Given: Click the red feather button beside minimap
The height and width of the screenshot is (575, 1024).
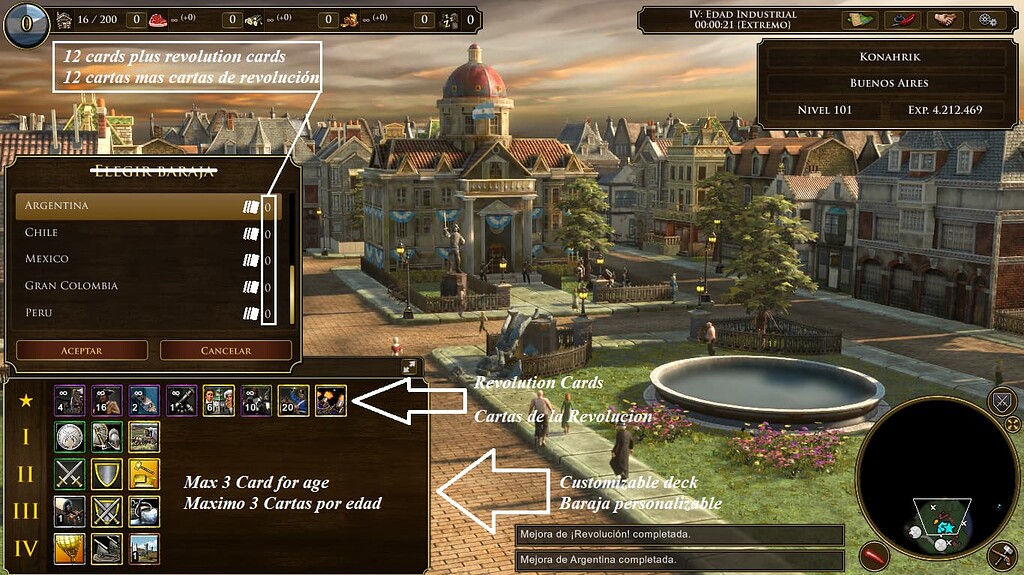Looking at the screenshot, I should [x=876, y=554].
